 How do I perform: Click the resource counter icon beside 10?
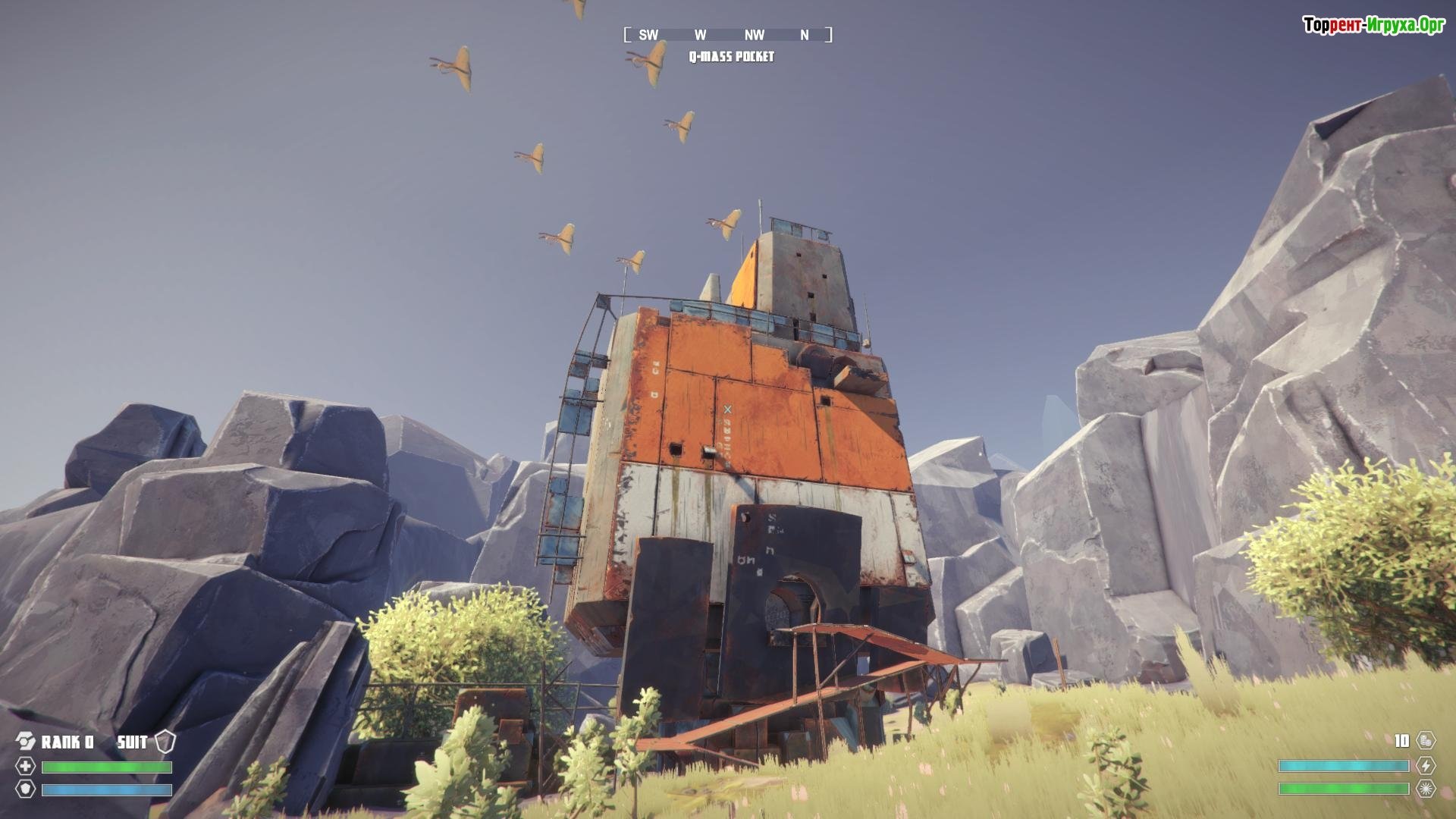1426,740
